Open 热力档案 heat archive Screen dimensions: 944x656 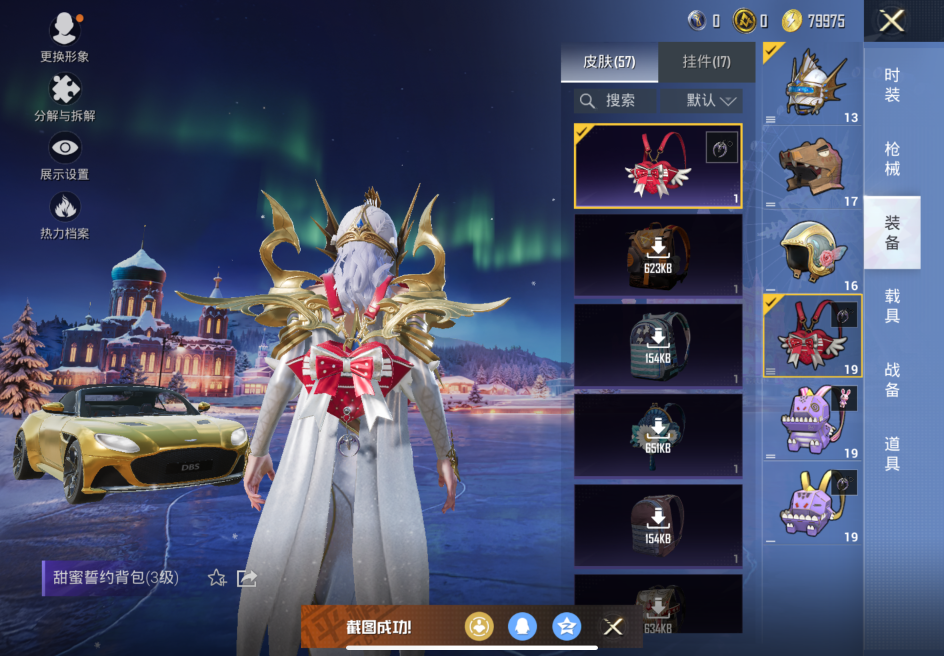point(65,214)
